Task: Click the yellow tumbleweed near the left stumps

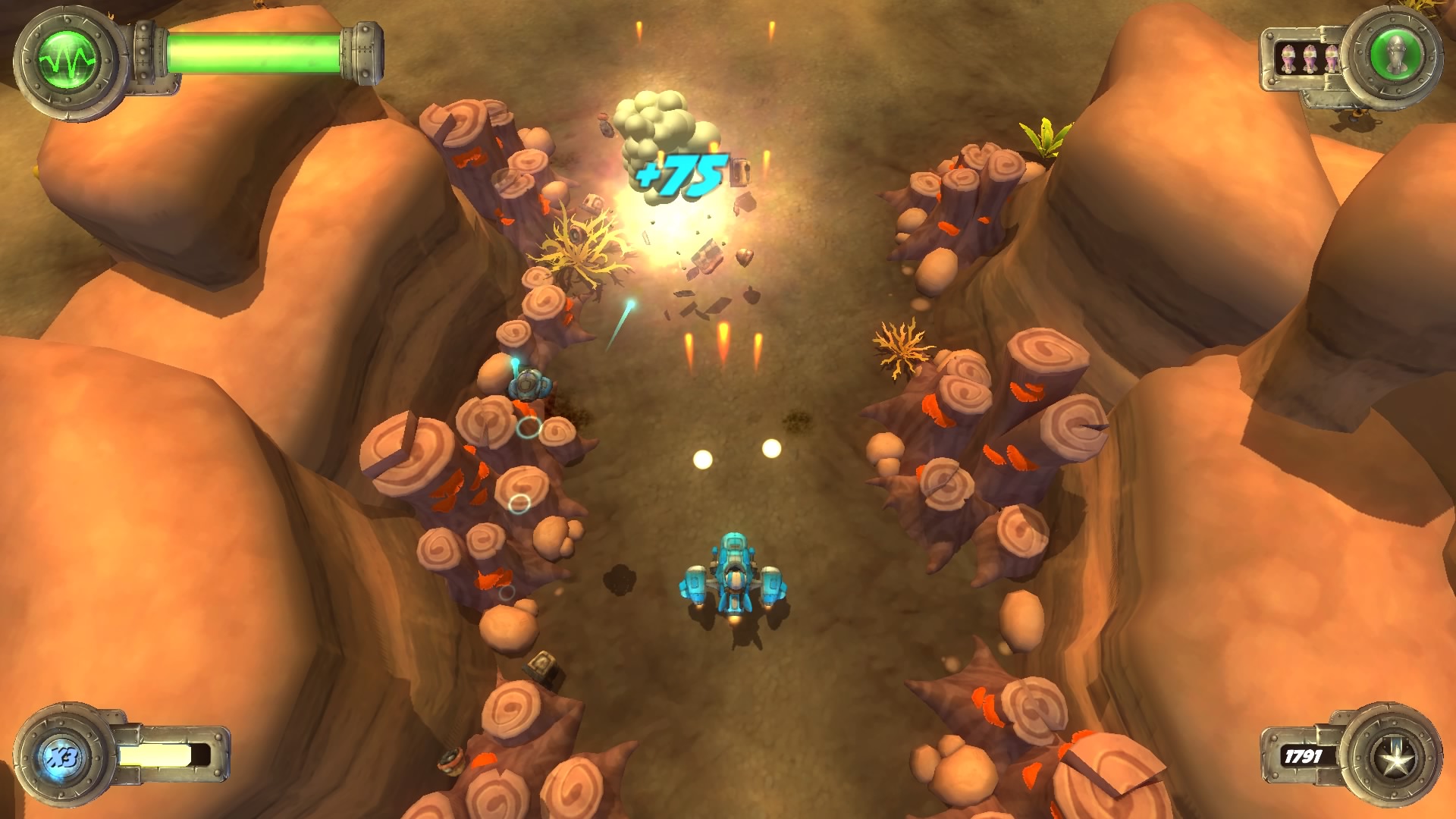Action: (578, 244)
